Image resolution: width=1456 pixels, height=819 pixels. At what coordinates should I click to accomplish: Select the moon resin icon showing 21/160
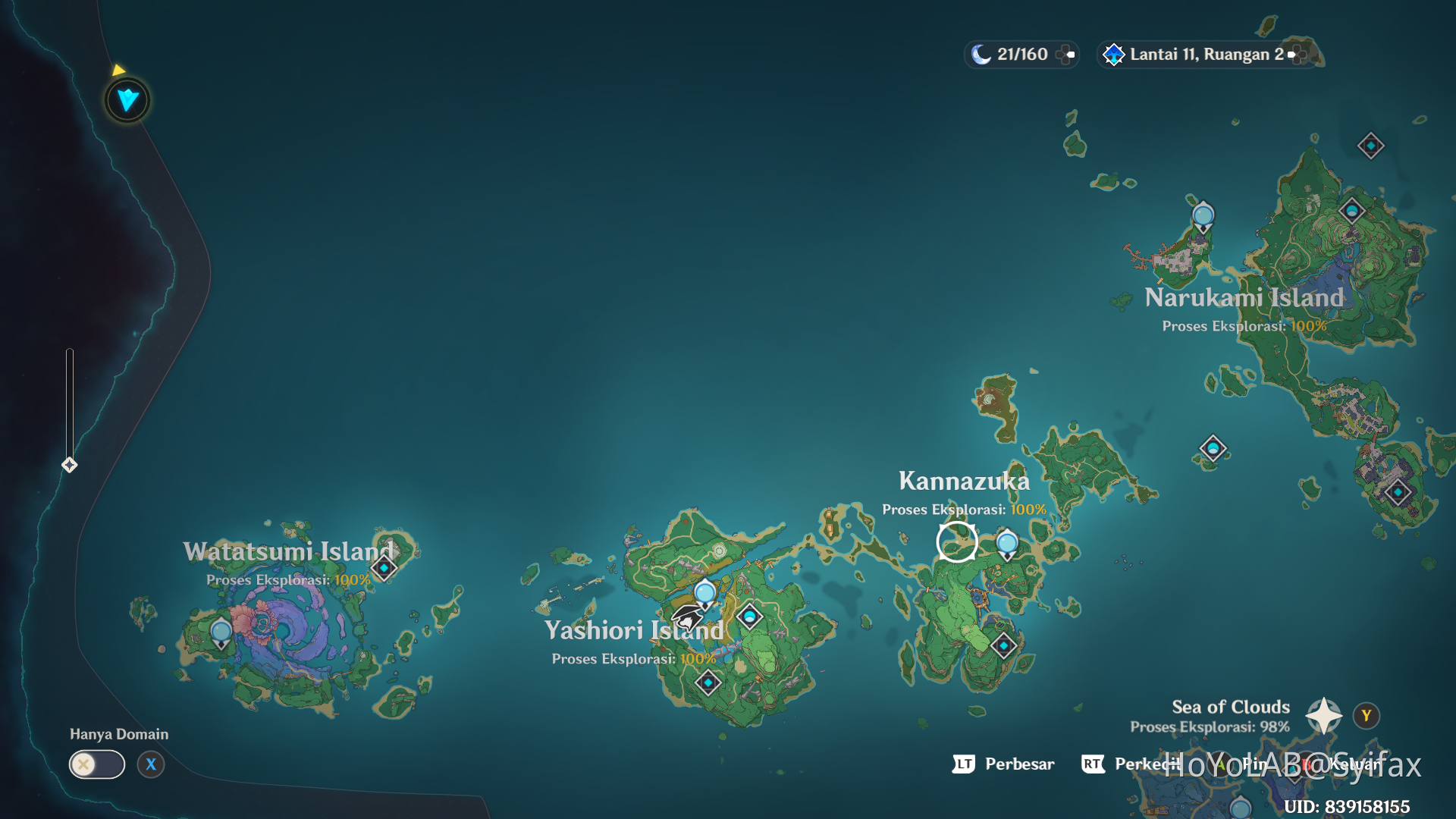click(982, 54)
